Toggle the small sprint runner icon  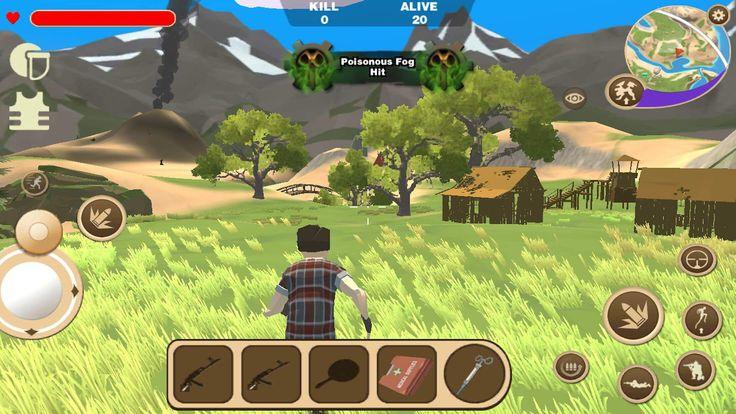click(x=35, y=182)
